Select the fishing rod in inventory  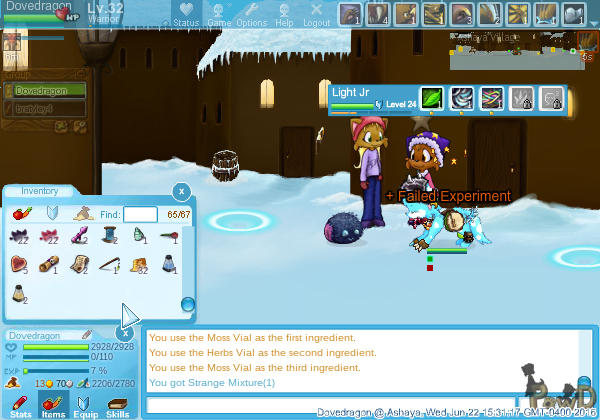point(109,264)
